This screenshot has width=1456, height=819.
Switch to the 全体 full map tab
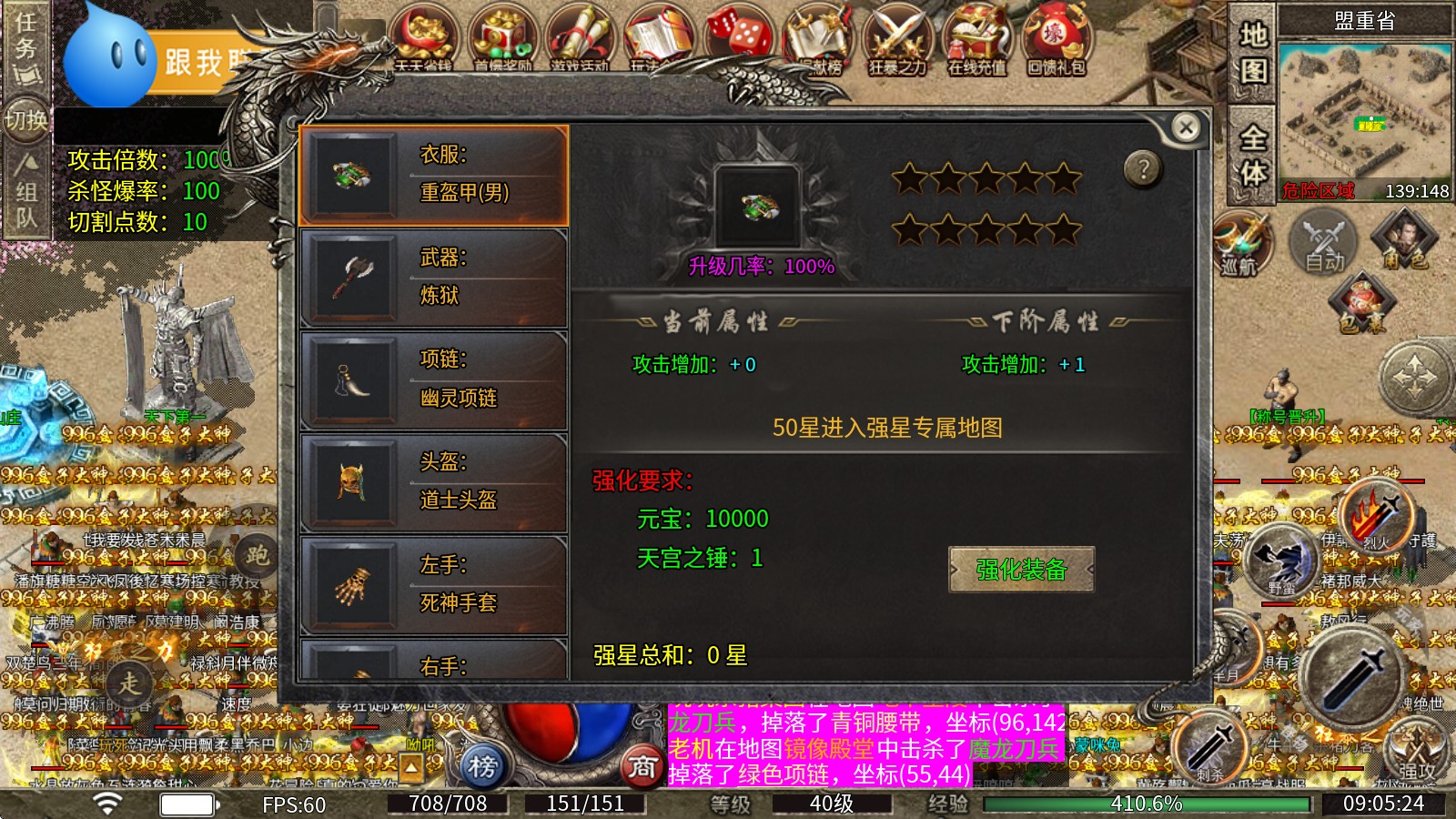[1256, 155]
